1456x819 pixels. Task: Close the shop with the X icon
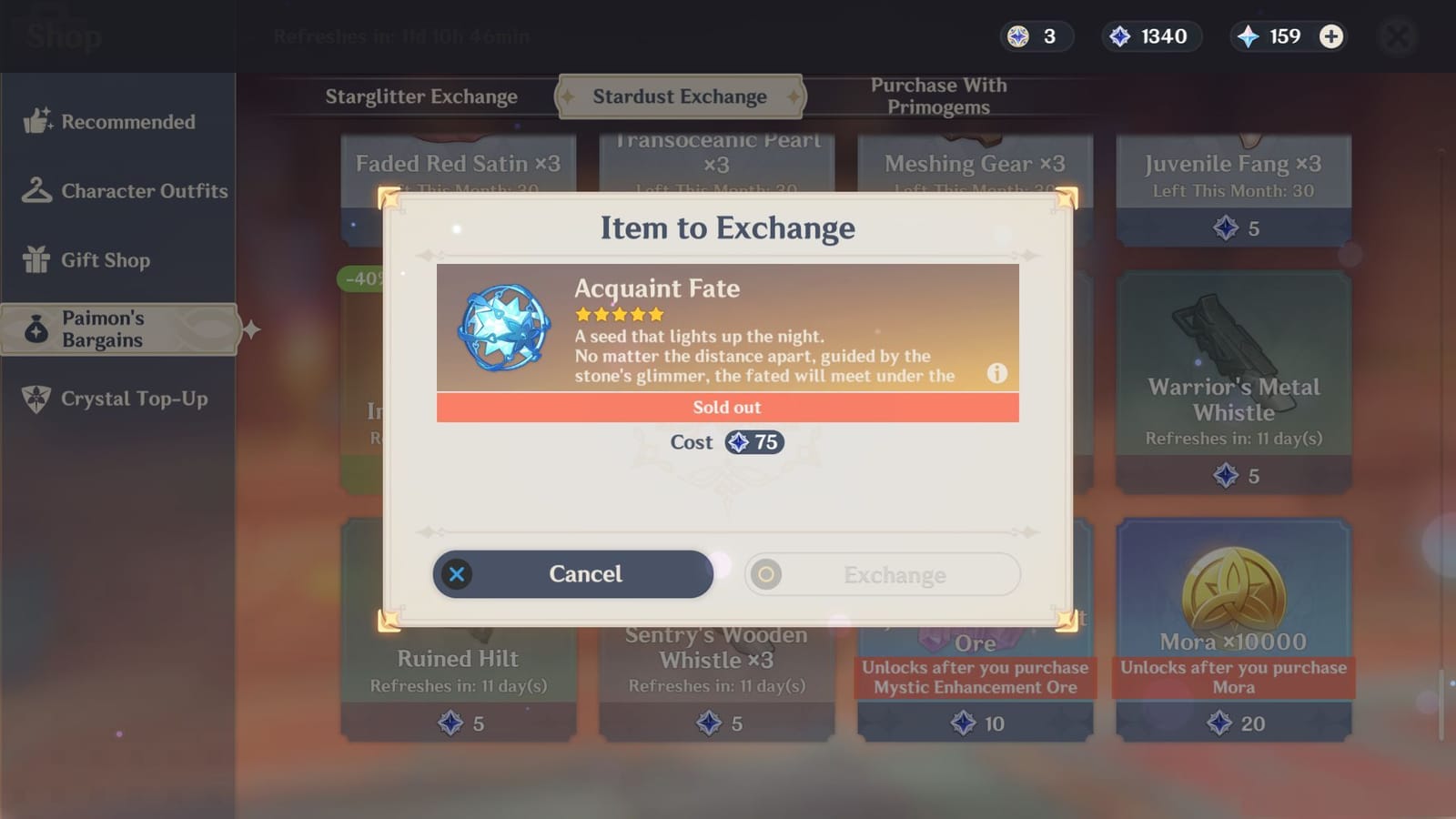1398,35
